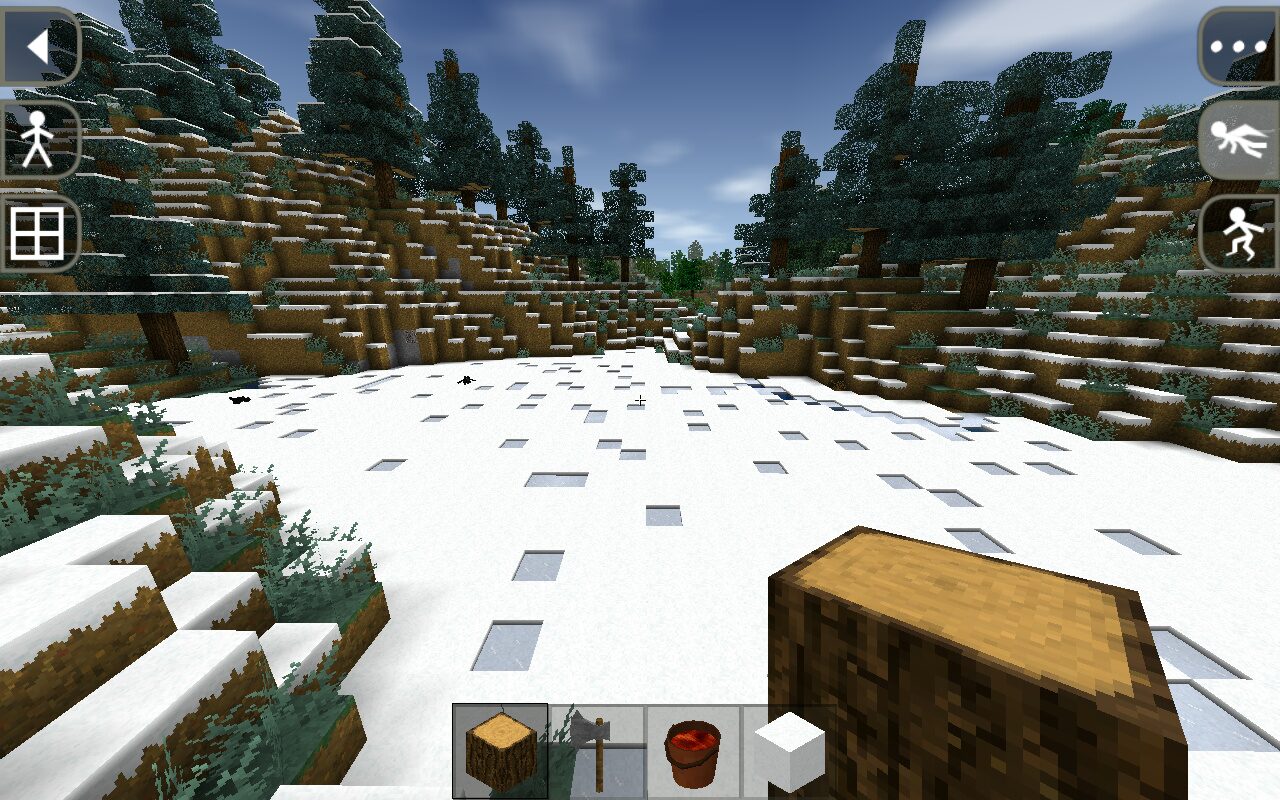
Task: Open the ellipsis options menu
Action: 1238,45
